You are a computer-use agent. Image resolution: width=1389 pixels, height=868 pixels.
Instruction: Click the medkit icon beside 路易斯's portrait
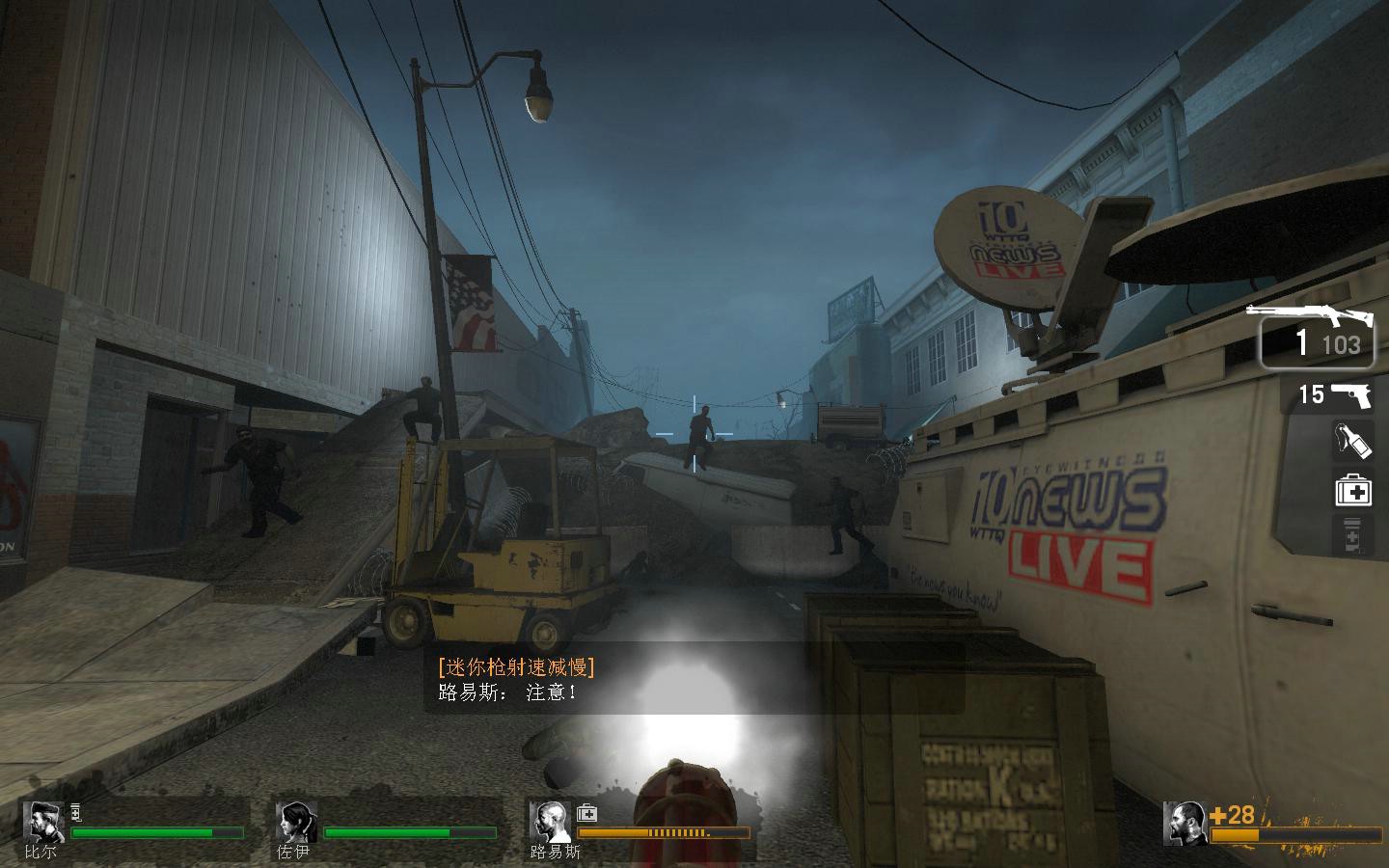[x=586, y=813]
